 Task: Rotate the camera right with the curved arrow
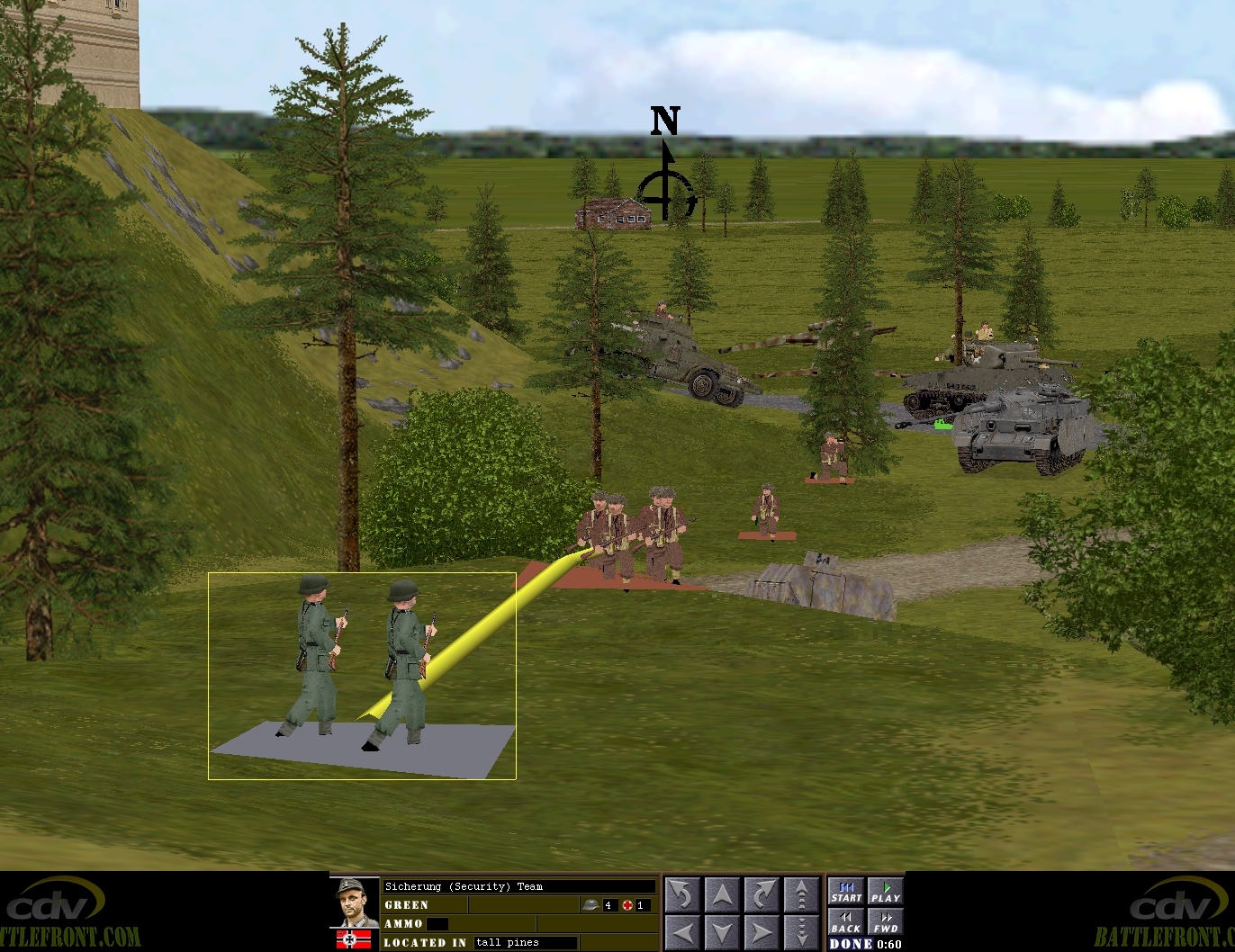762,895
